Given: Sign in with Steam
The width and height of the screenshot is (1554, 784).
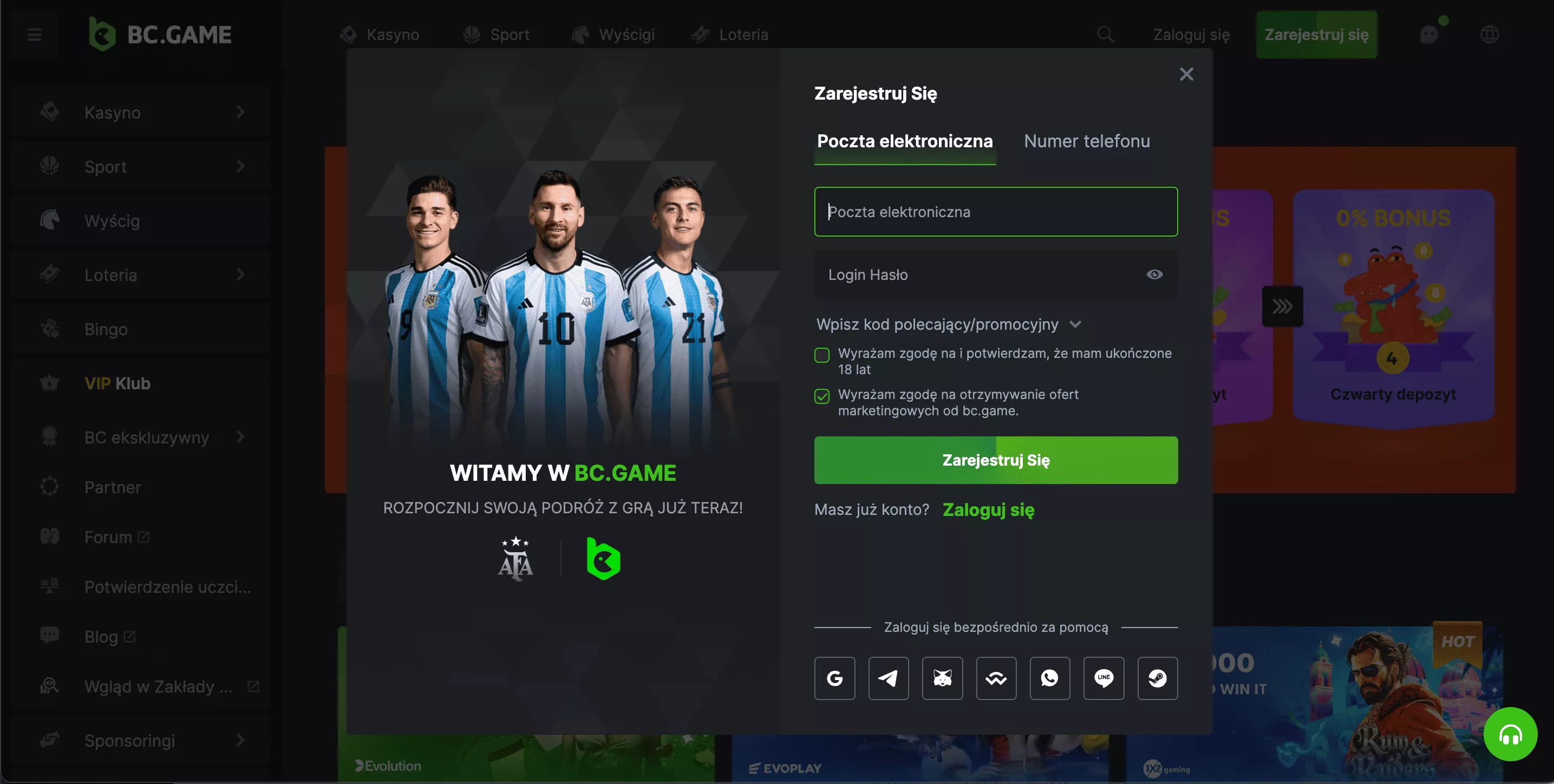Looking at the screenshot, I should [1157, 678].
